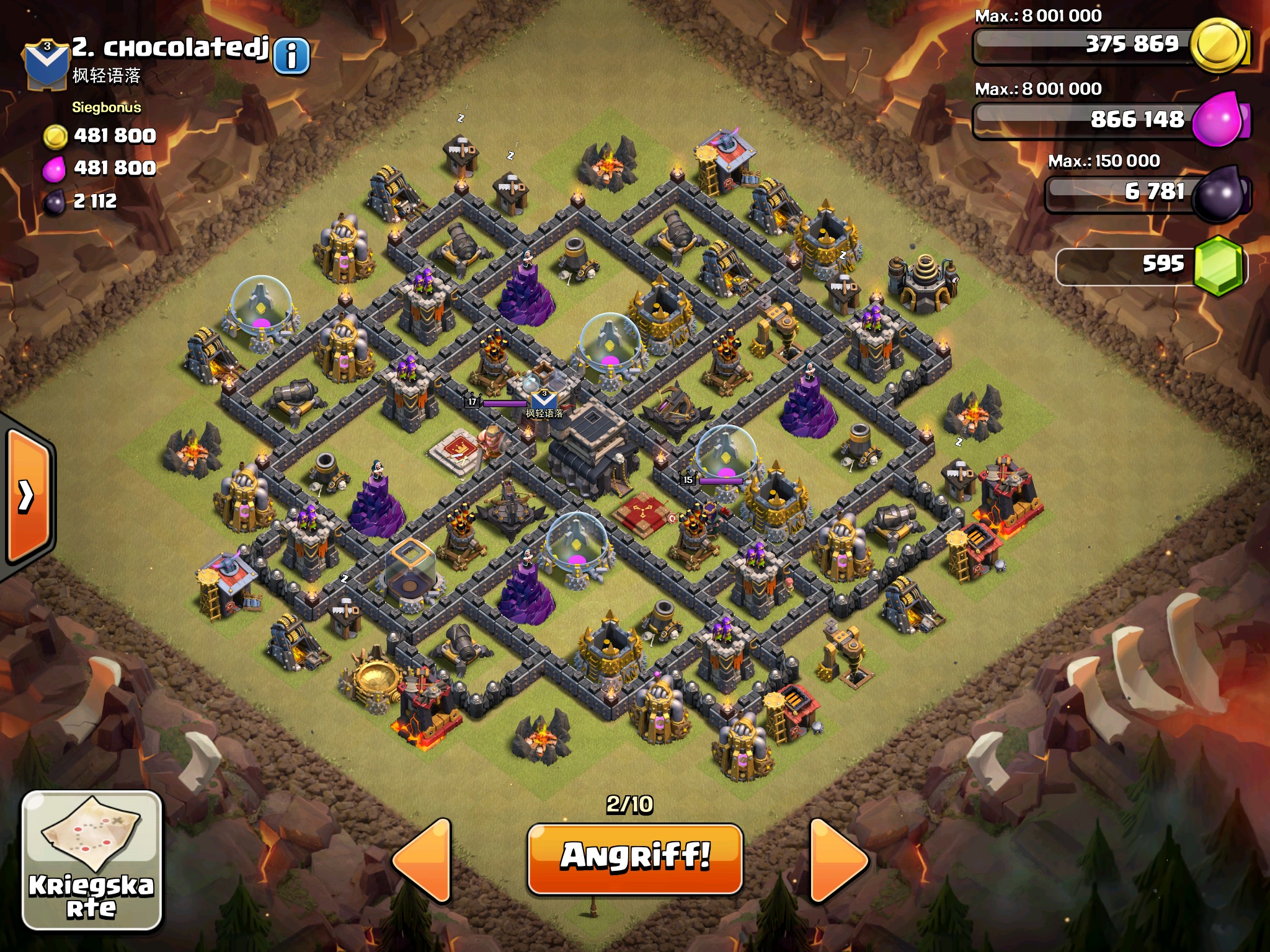Screen dimensions: 1270x952
Task: Tap the green gem icon
Action: click(1219, 265)
